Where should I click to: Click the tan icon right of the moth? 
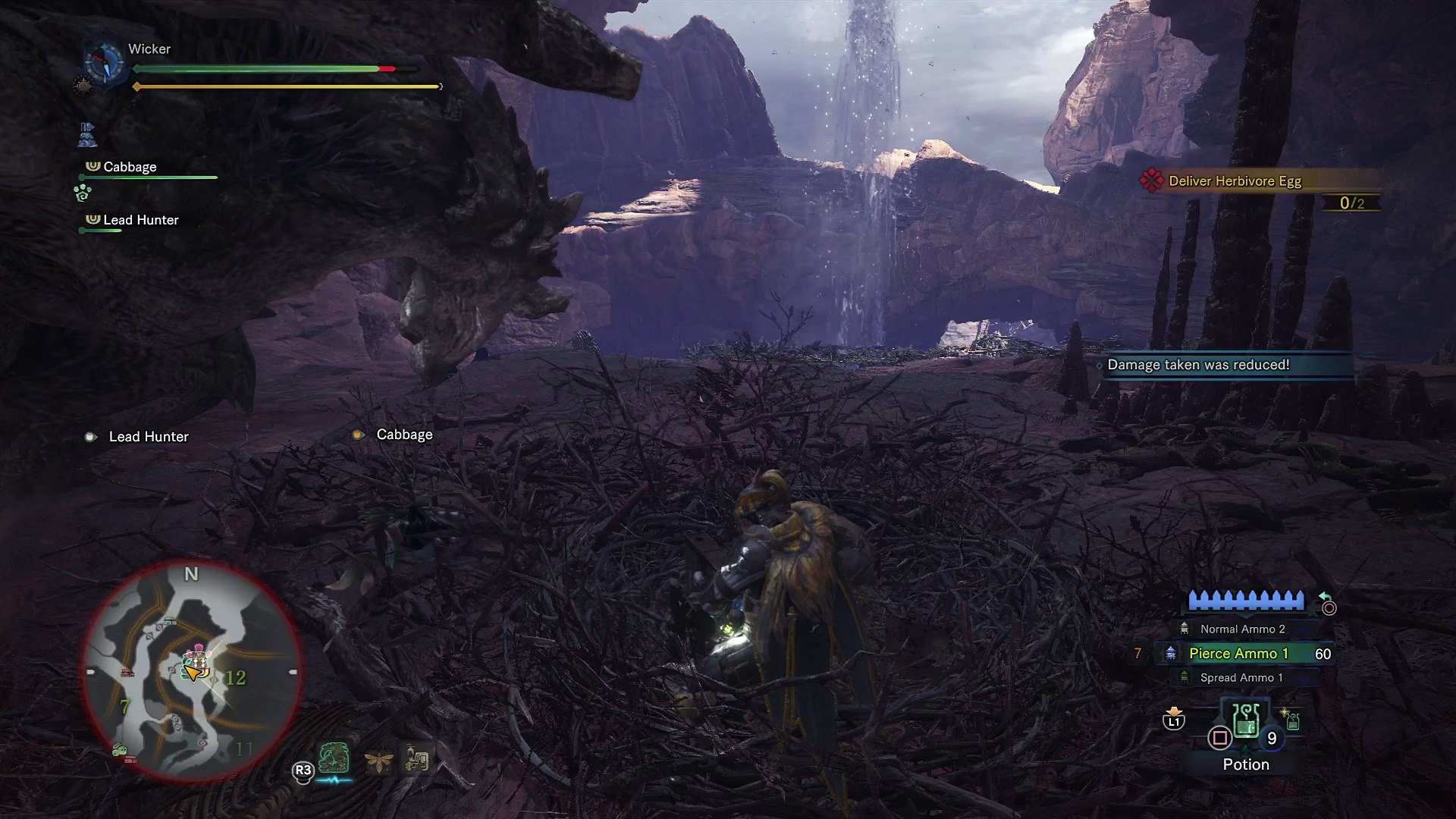click(416, 758)
